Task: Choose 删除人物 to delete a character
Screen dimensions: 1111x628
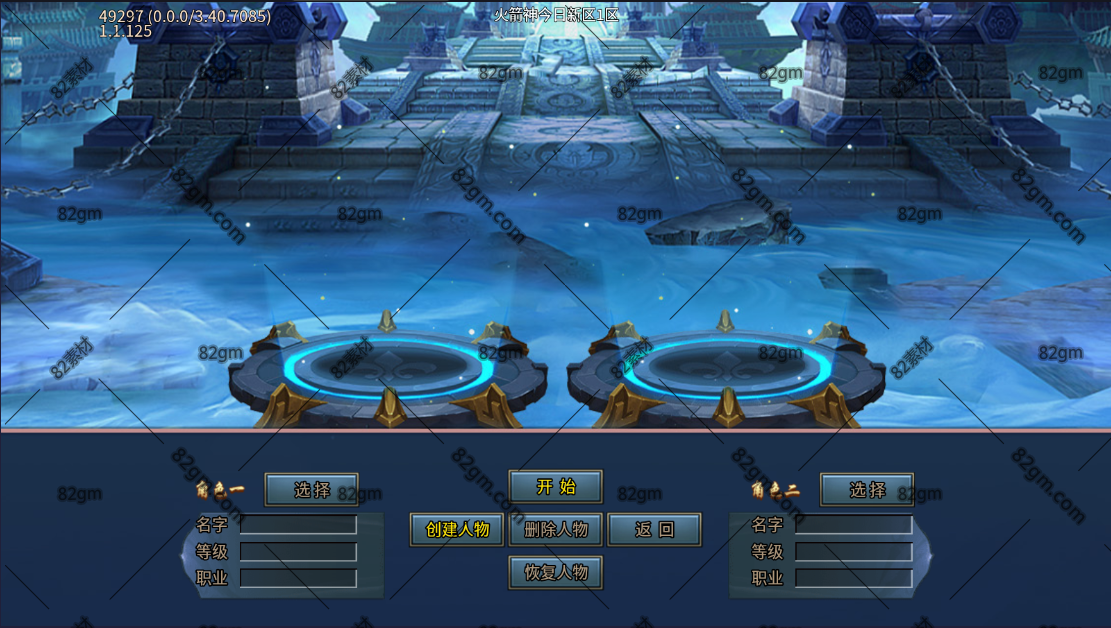Action: 556,530
